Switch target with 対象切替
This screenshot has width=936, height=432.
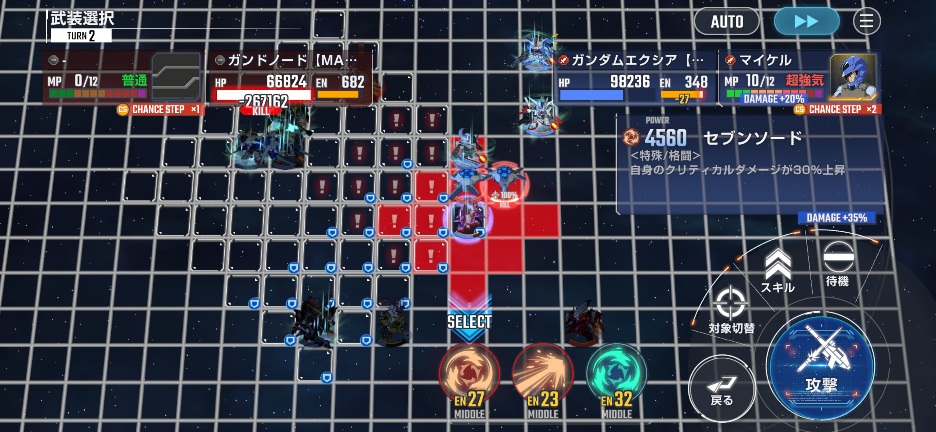click(731, 310)
